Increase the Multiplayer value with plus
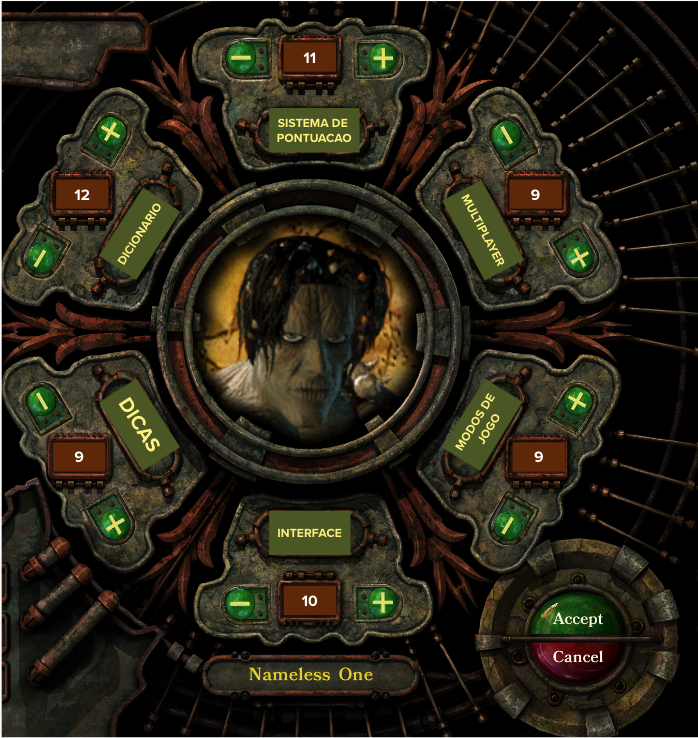 click(x=577, y=256)
